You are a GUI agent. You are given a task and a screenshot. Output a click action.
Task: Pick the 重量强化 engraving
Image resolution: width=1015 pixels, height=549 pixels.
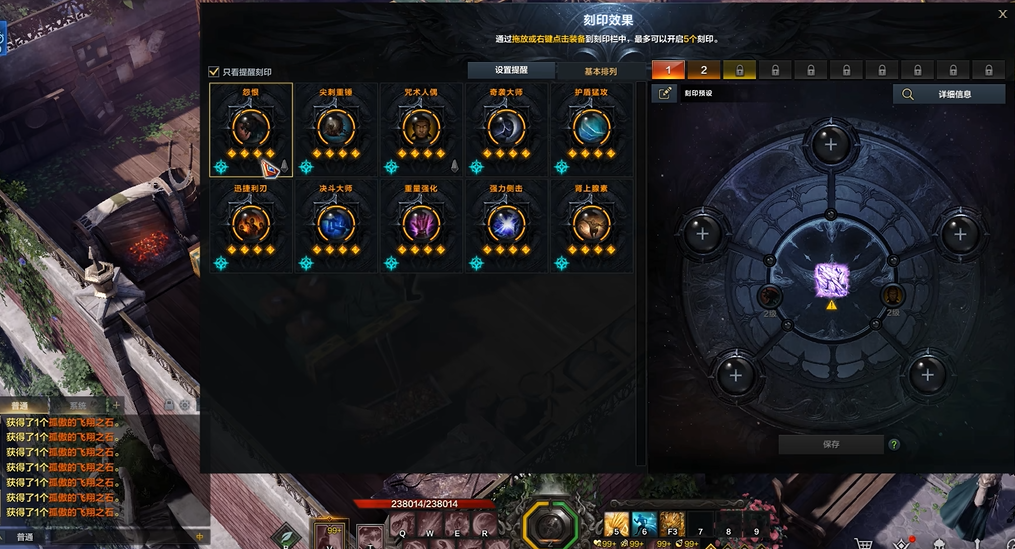(x=421, y=222)
